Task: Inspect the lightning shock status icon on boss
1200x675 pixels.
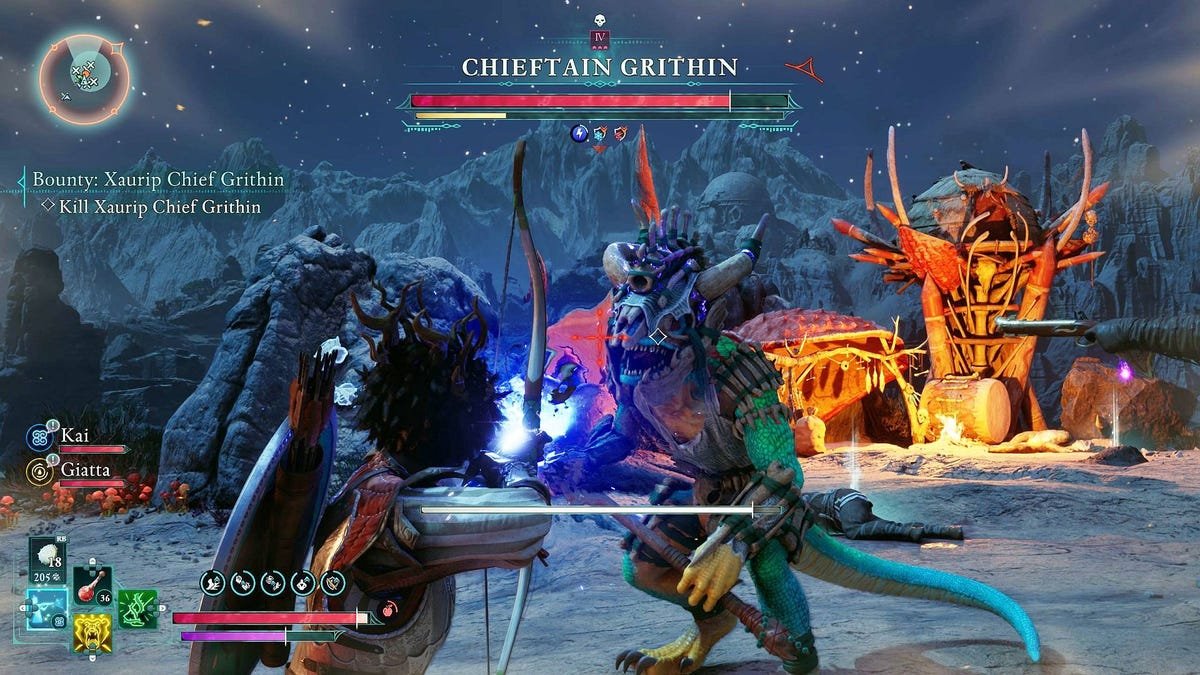Action: [579, 133]
